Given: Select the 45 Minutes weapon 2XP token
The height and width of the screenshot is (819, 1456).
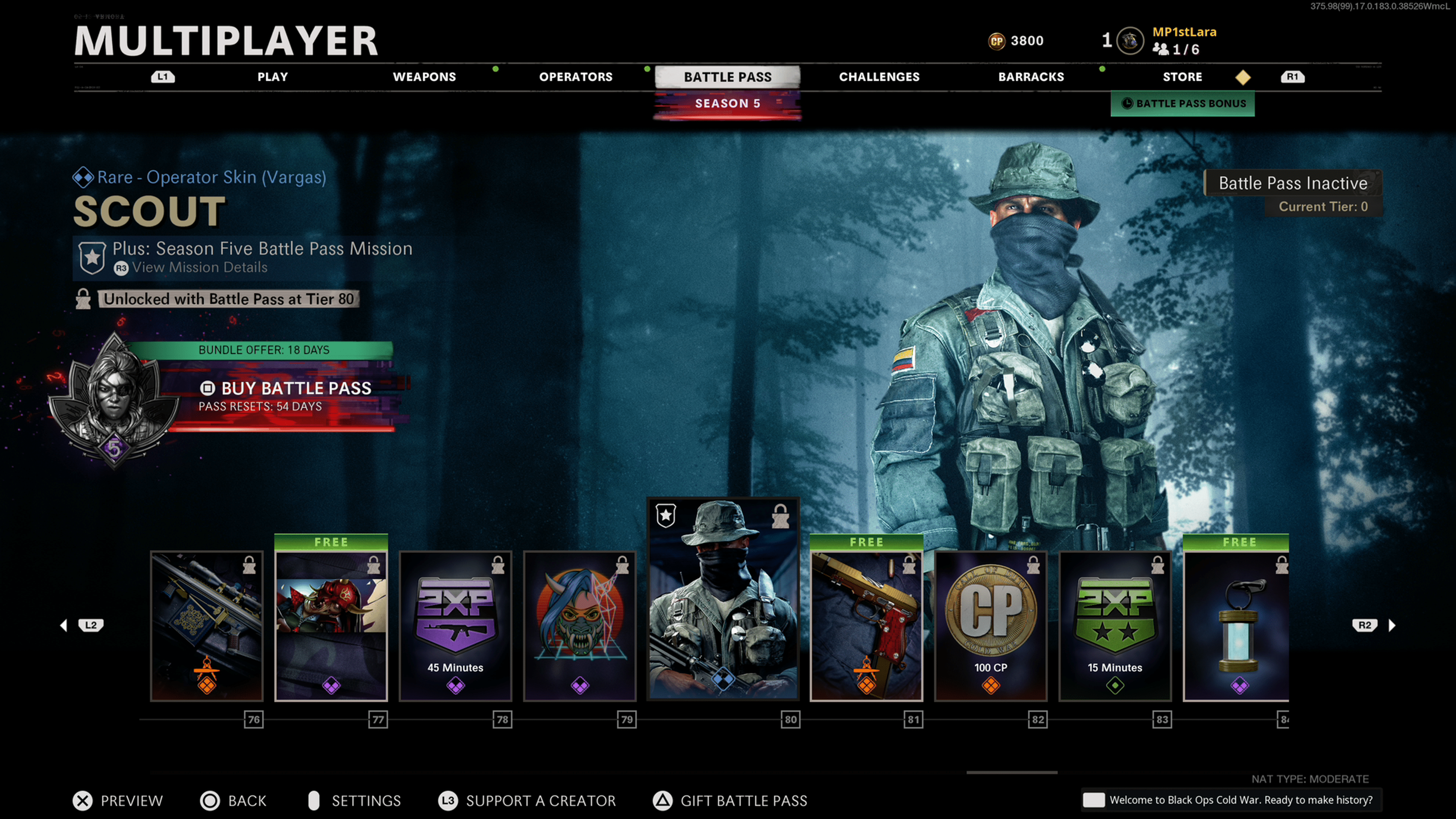Looking at the screenshot, I should (455, 626).
